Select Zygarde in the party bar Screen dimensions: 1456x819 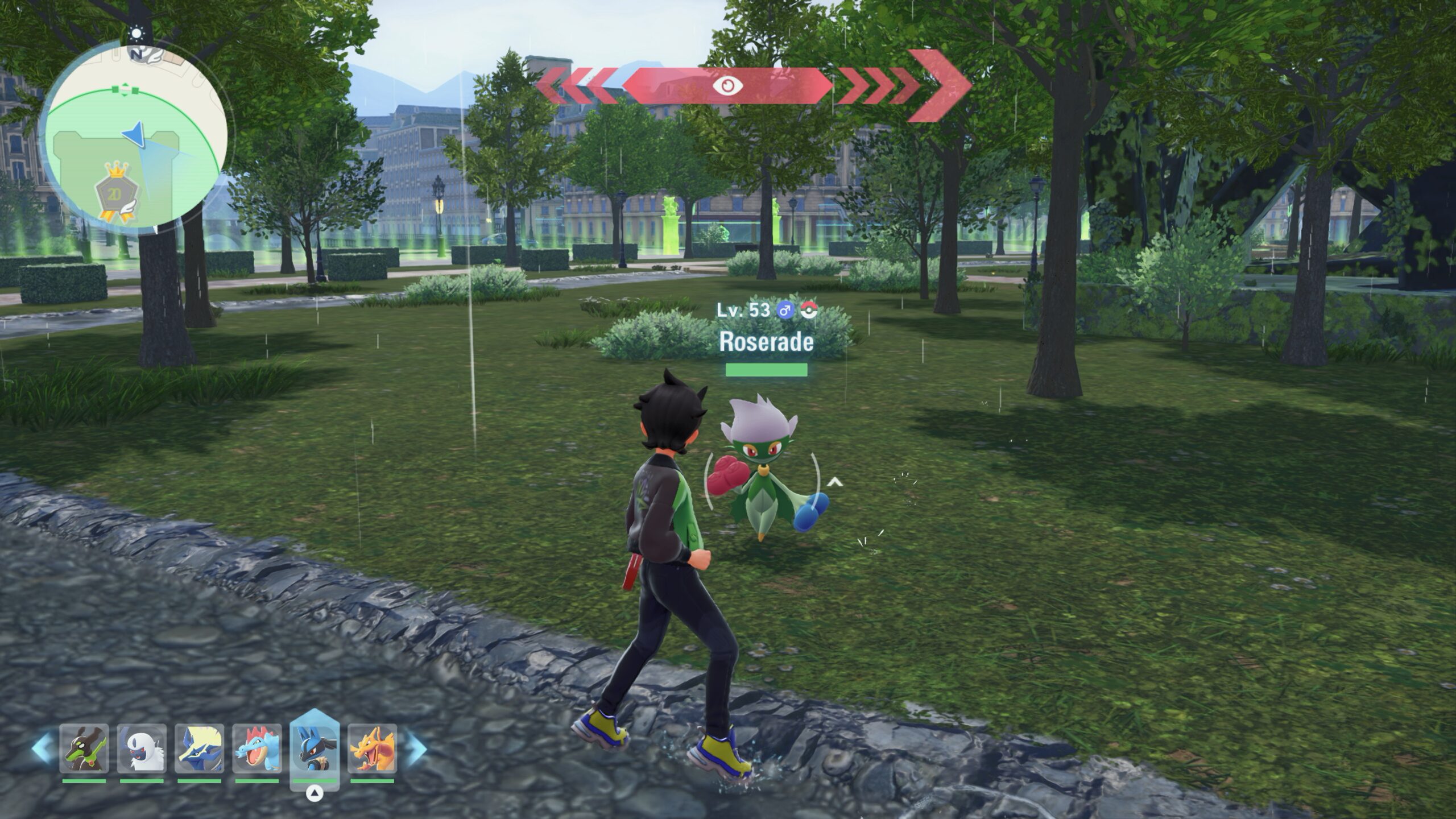coord(84,748)
